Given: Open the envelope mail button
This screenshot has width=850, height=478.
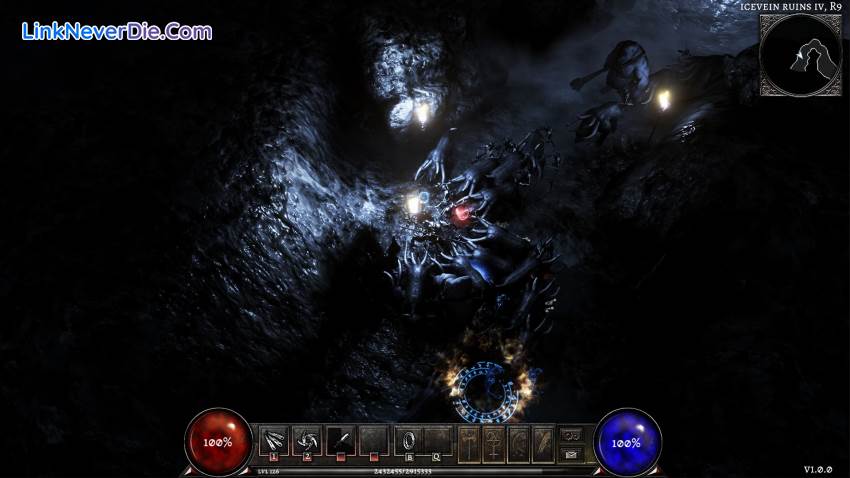Looking at the screenshot, I should [572, 454].
